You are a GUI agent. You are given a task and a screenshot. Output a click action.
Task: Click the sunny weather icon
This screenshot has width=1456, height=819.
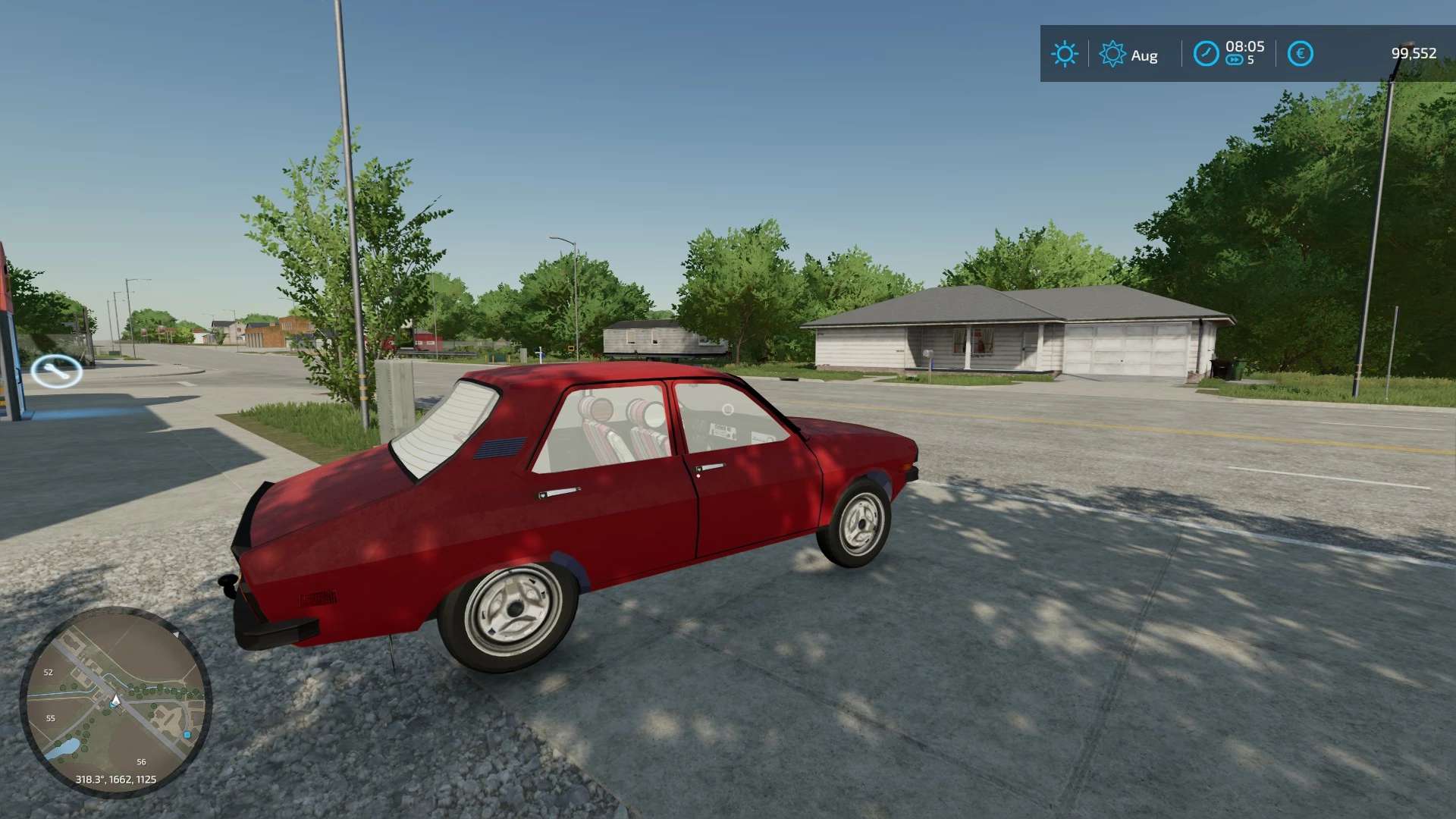click(x=1064, y=54)
